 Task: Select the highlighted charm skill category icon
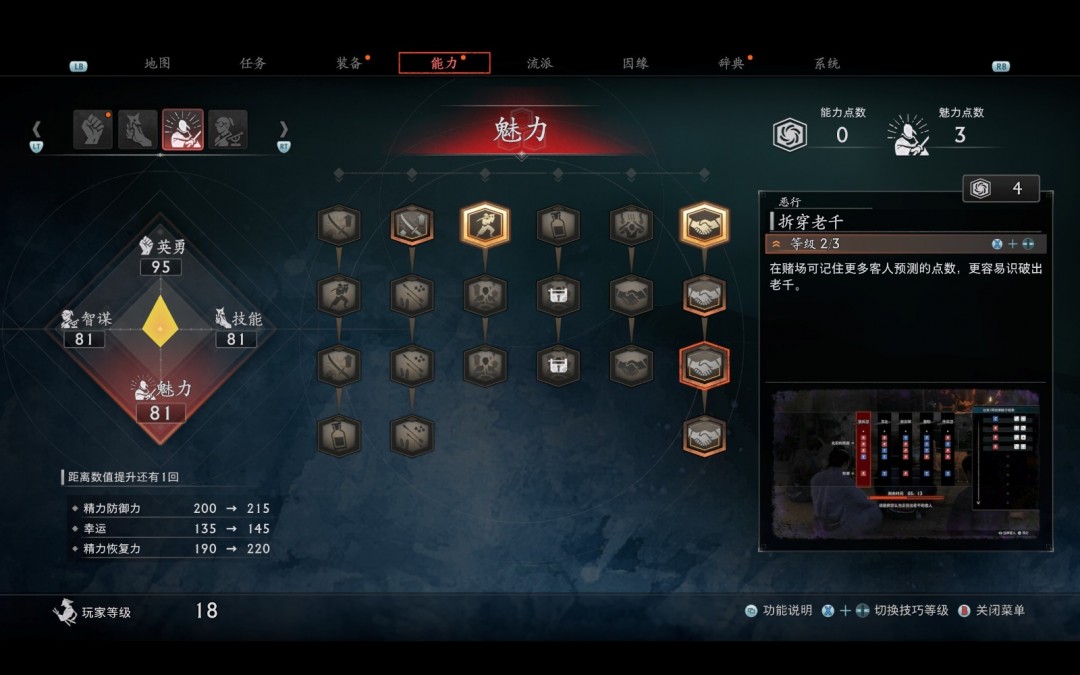(x=183, y=130)
